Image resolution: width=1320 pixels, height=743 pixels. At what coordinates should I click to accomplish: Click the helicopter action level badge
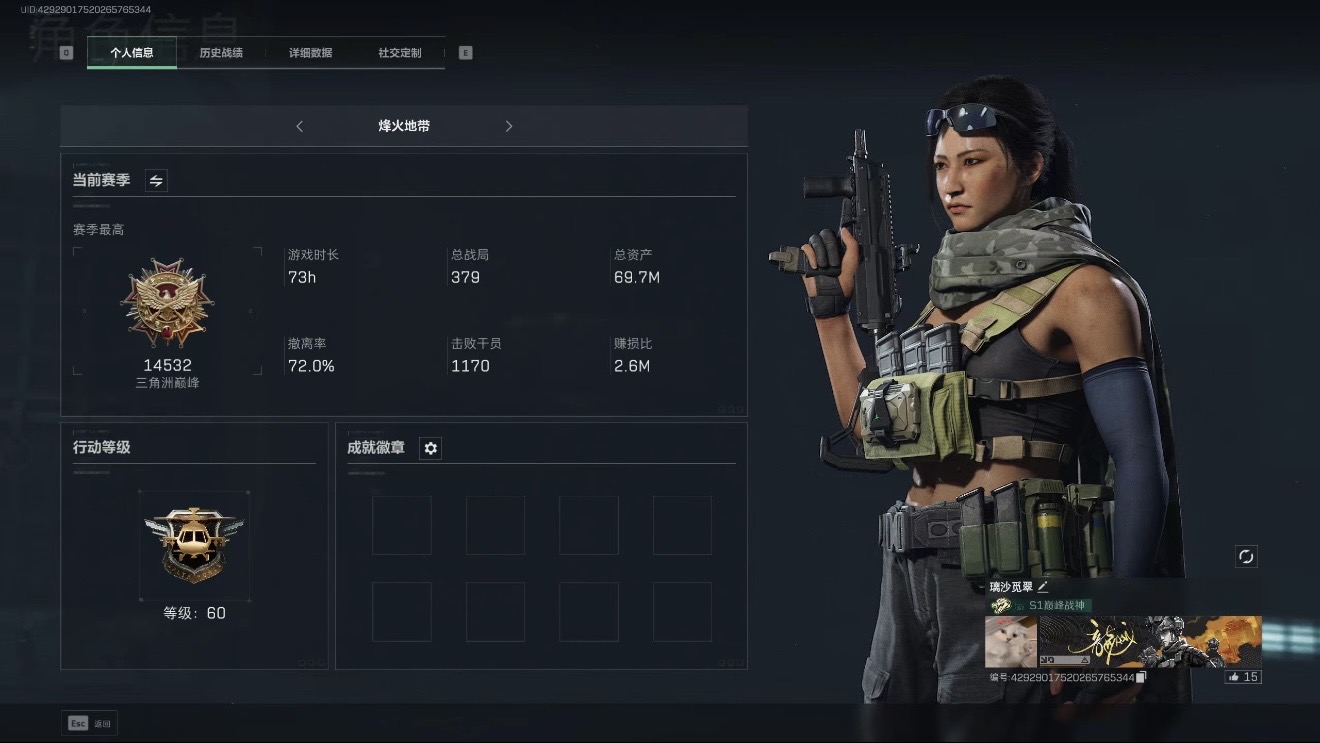coord(195,543)
